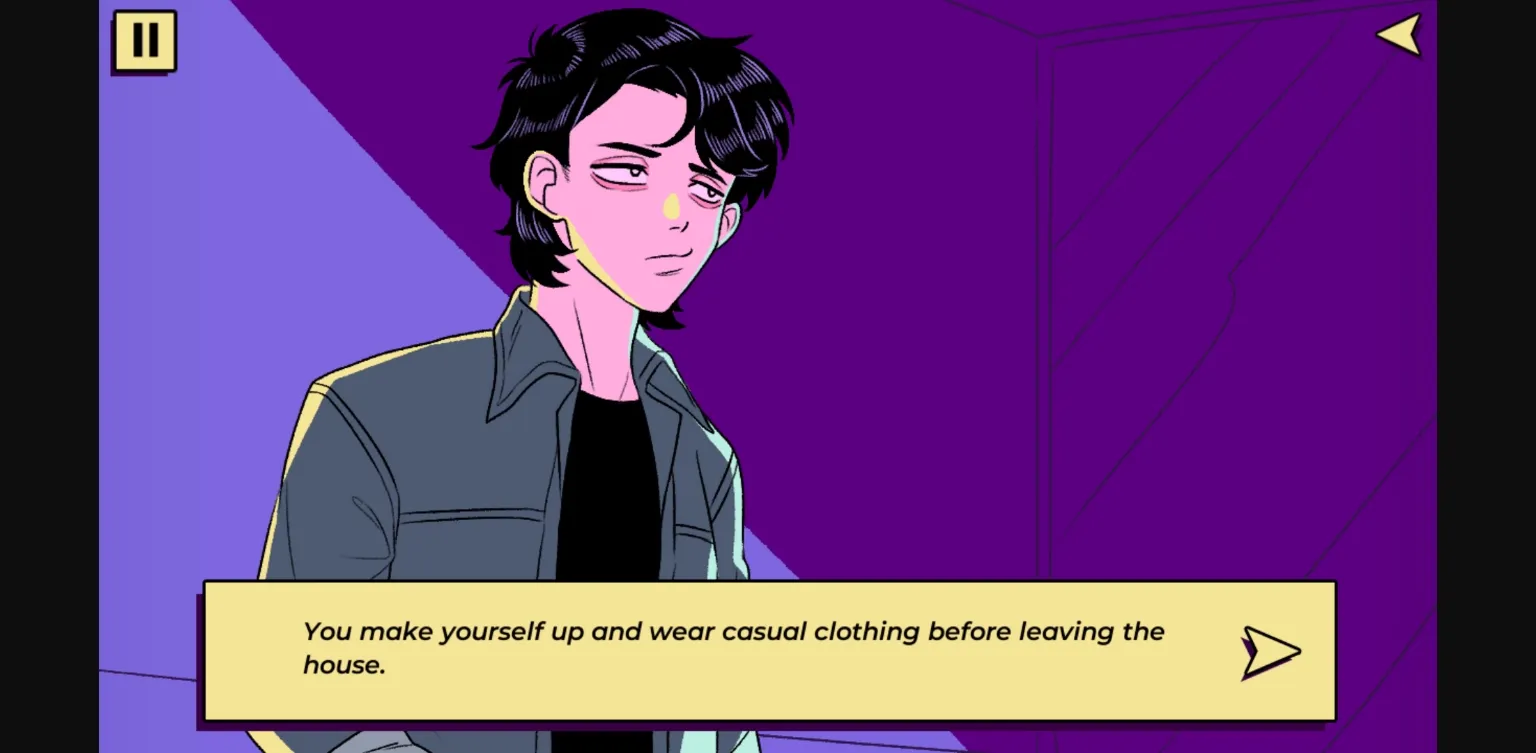Tap the rewind arrow to review dialogue
The height and width of the screenshot is (753, 1536).
pos(1398,34)
